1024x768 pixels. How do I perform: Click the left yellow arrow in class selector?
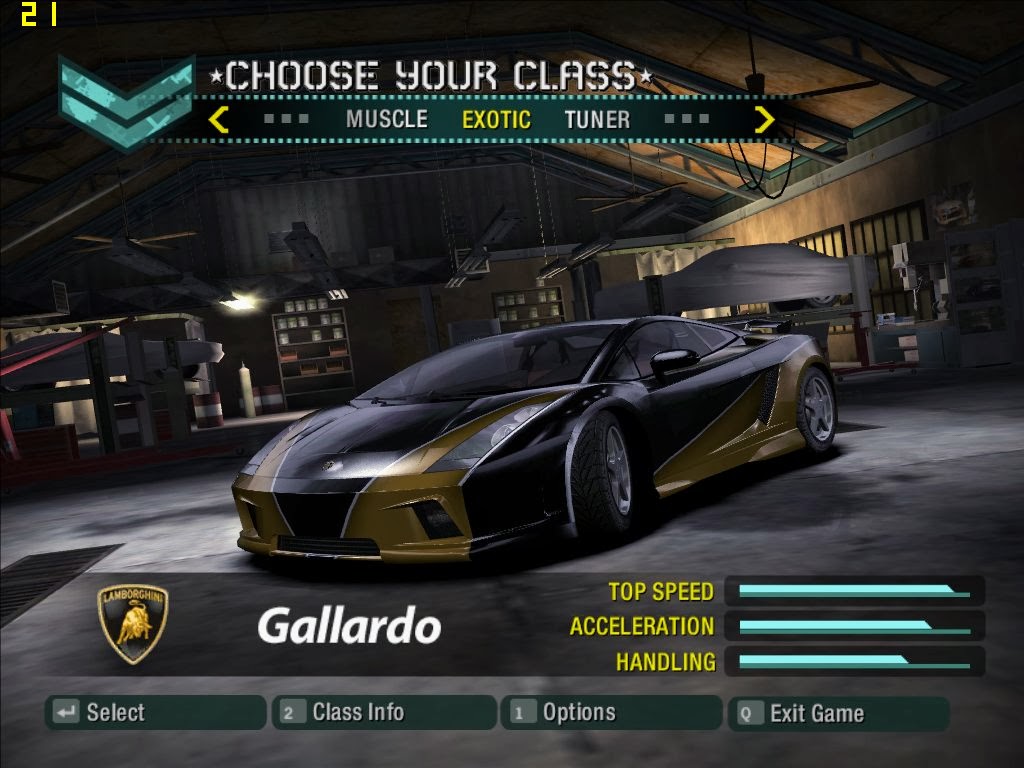point(219,120)
